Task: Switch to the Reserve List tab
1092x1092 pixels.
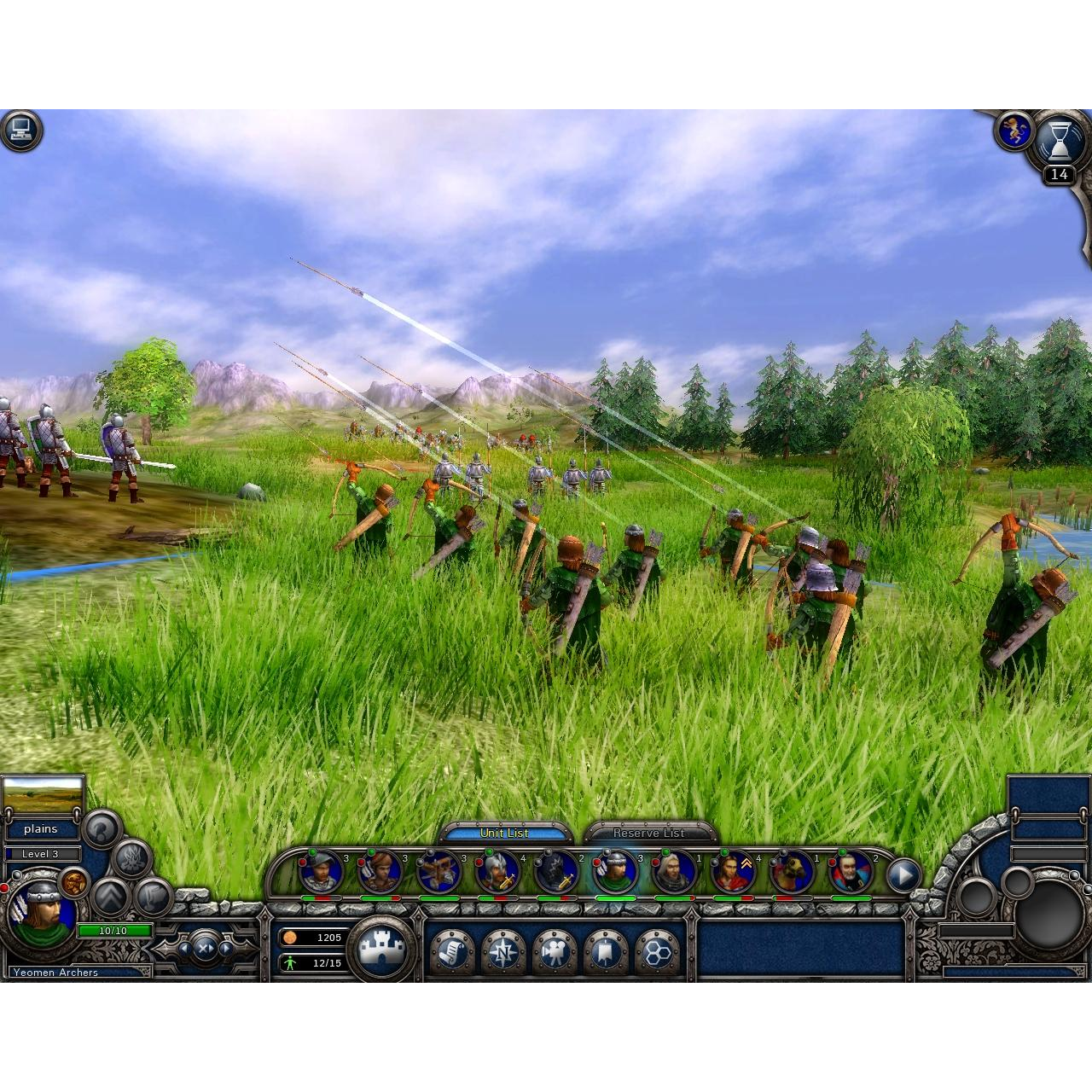Action: (x=648, y=833)
